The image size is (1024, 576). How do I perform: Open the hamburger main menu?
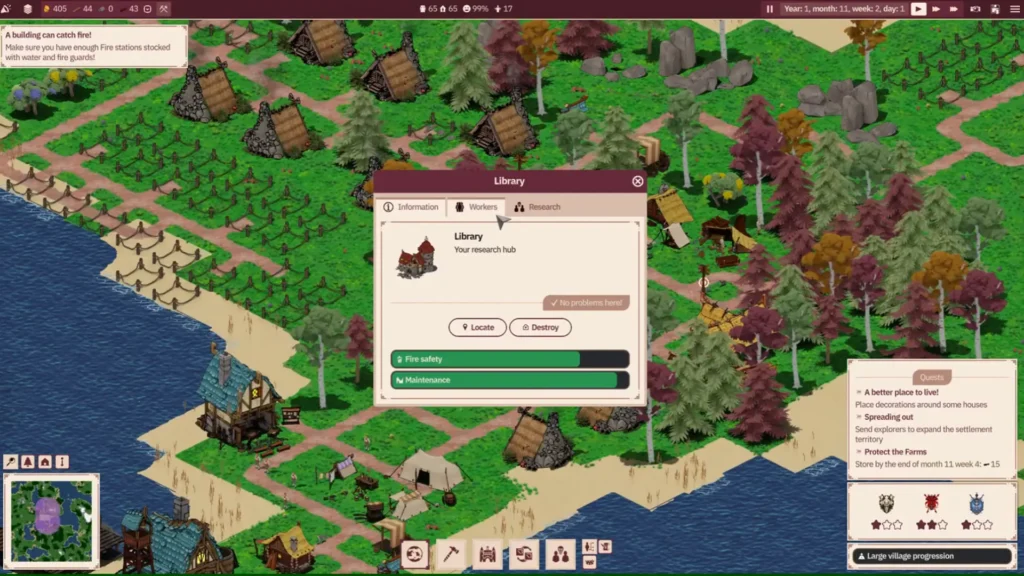click(x=1012, y=9)
